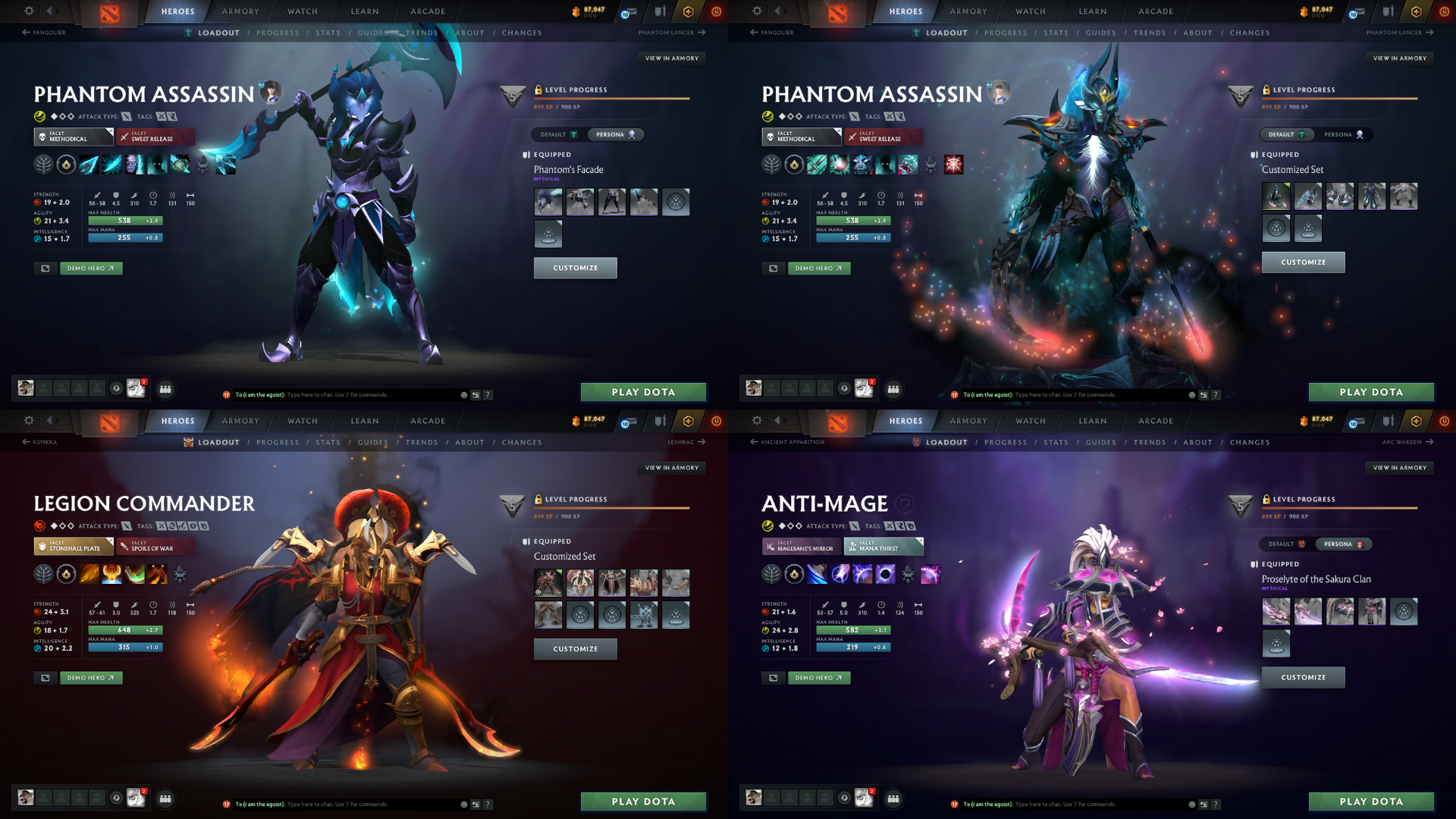Open the chat channel selector

coord(474,394)
